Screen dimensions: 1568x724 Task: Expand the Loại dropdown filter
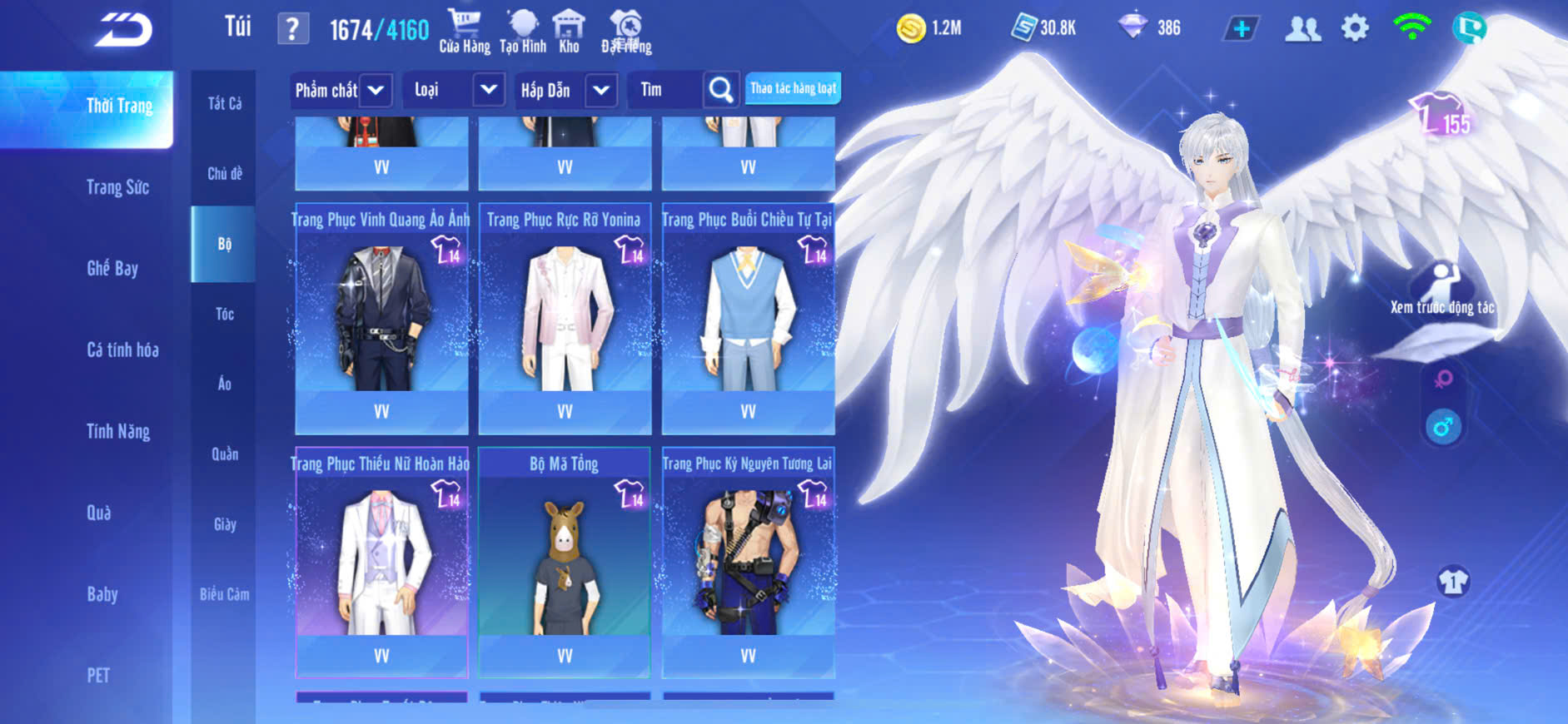(x=489, y=90)
